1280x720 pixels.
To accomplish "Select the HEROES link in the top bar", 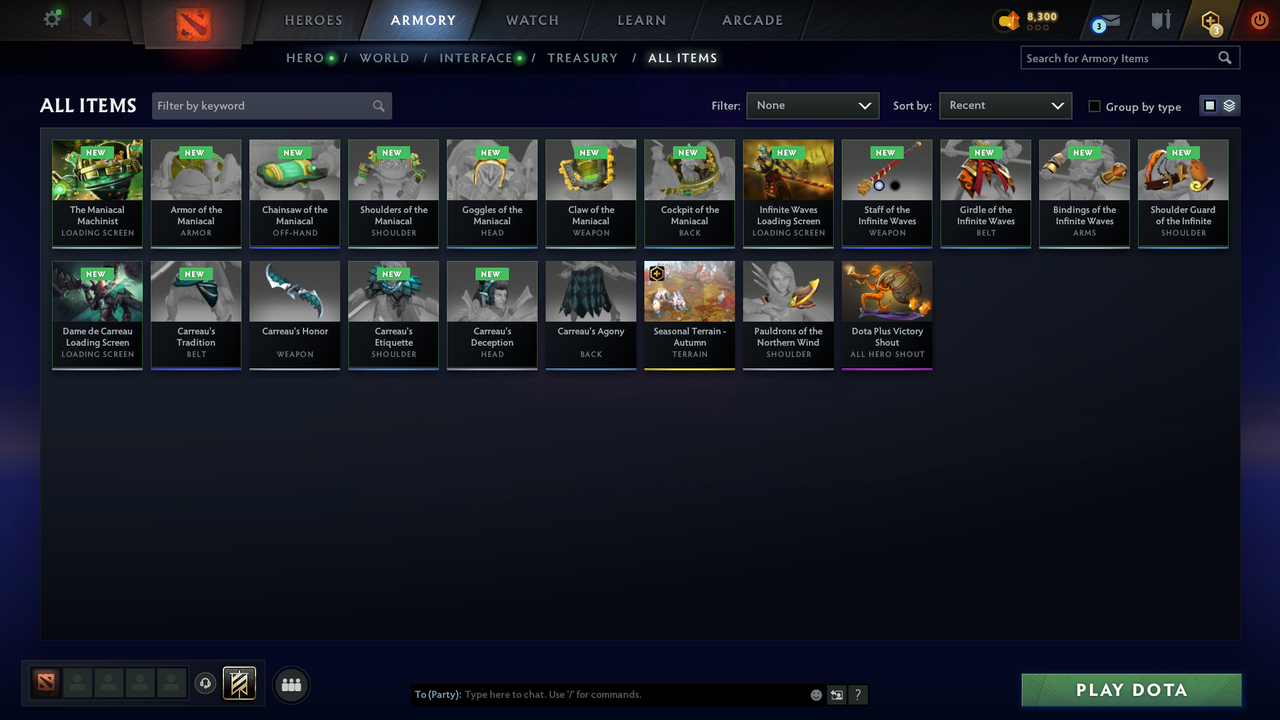I will tap(313, 20).
